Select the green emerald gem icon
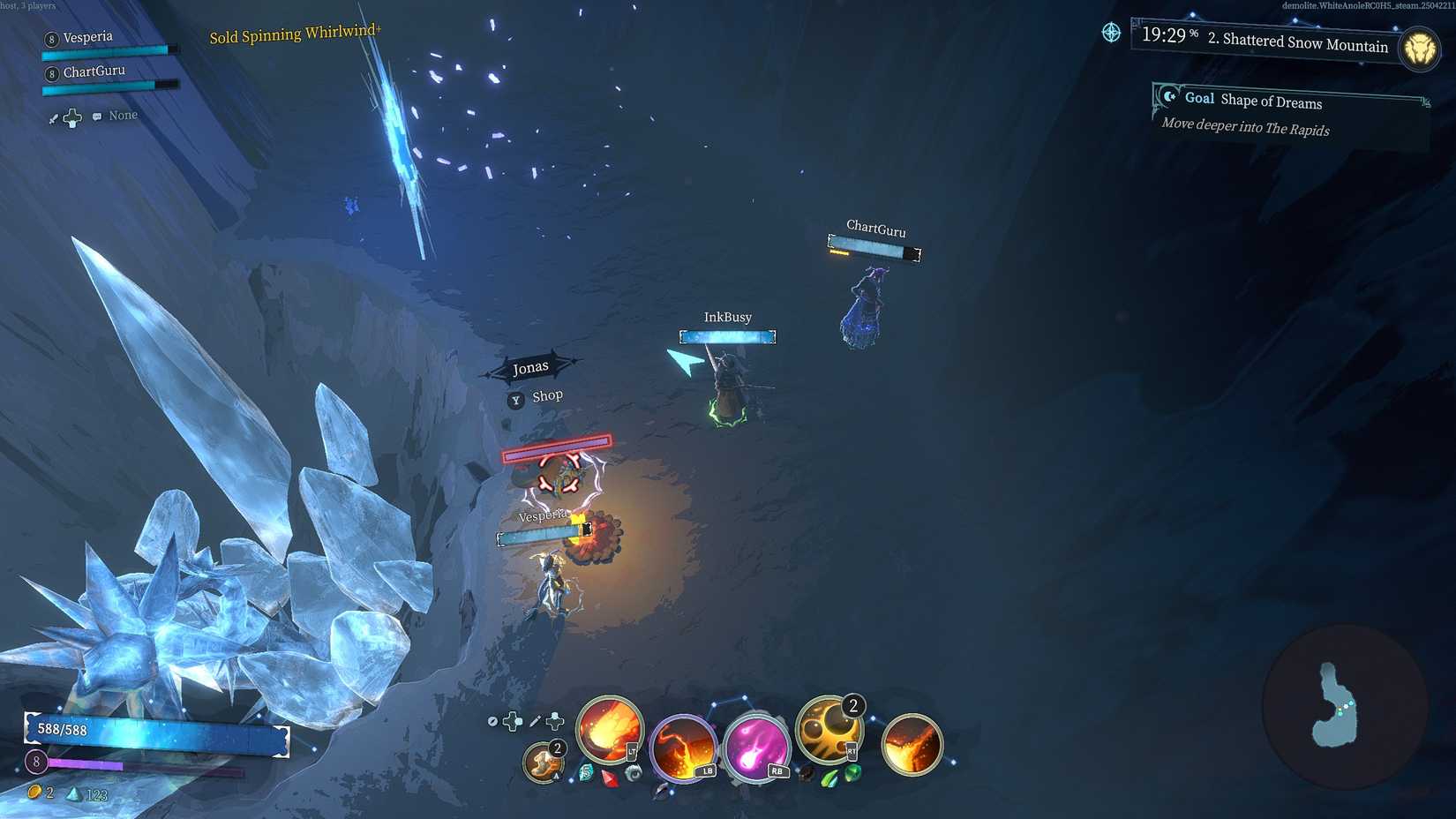Viewport: 1456px width, 819px height. 852,773
